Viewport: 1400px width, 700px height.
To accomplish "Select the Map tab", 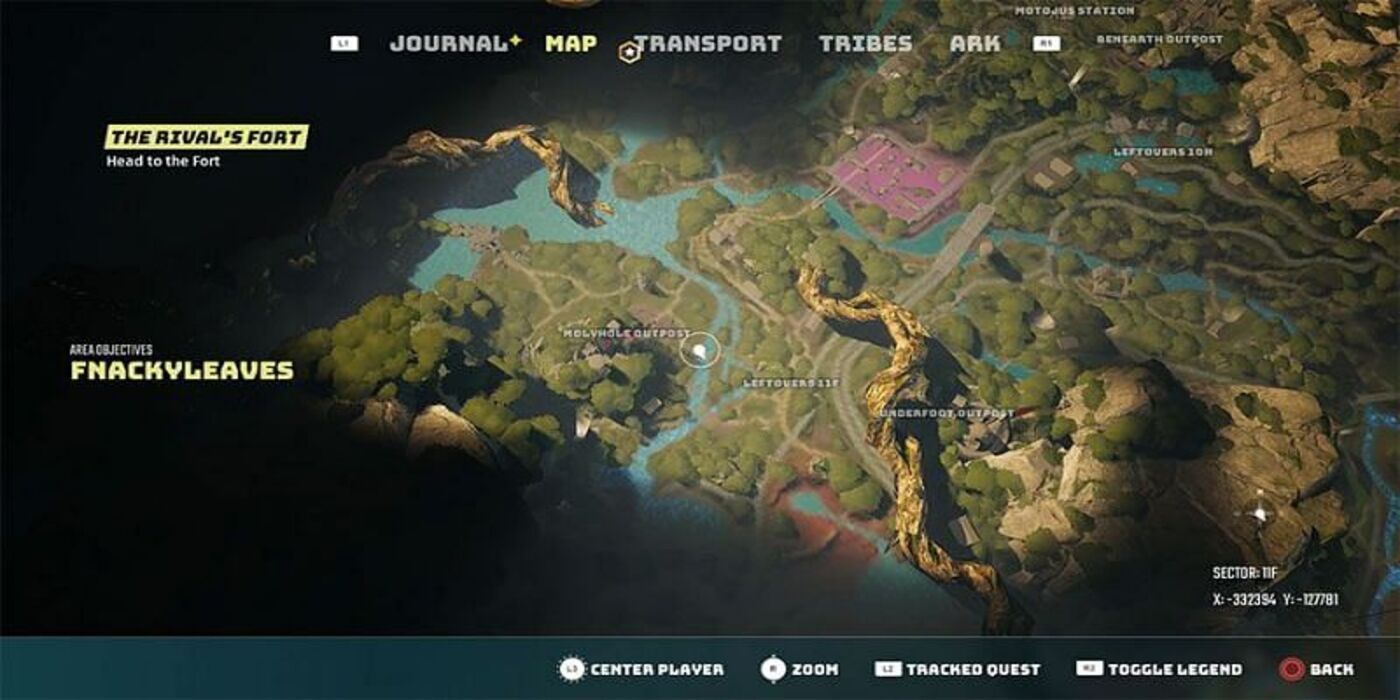I will pyautogui.click(x=571, y=44).
